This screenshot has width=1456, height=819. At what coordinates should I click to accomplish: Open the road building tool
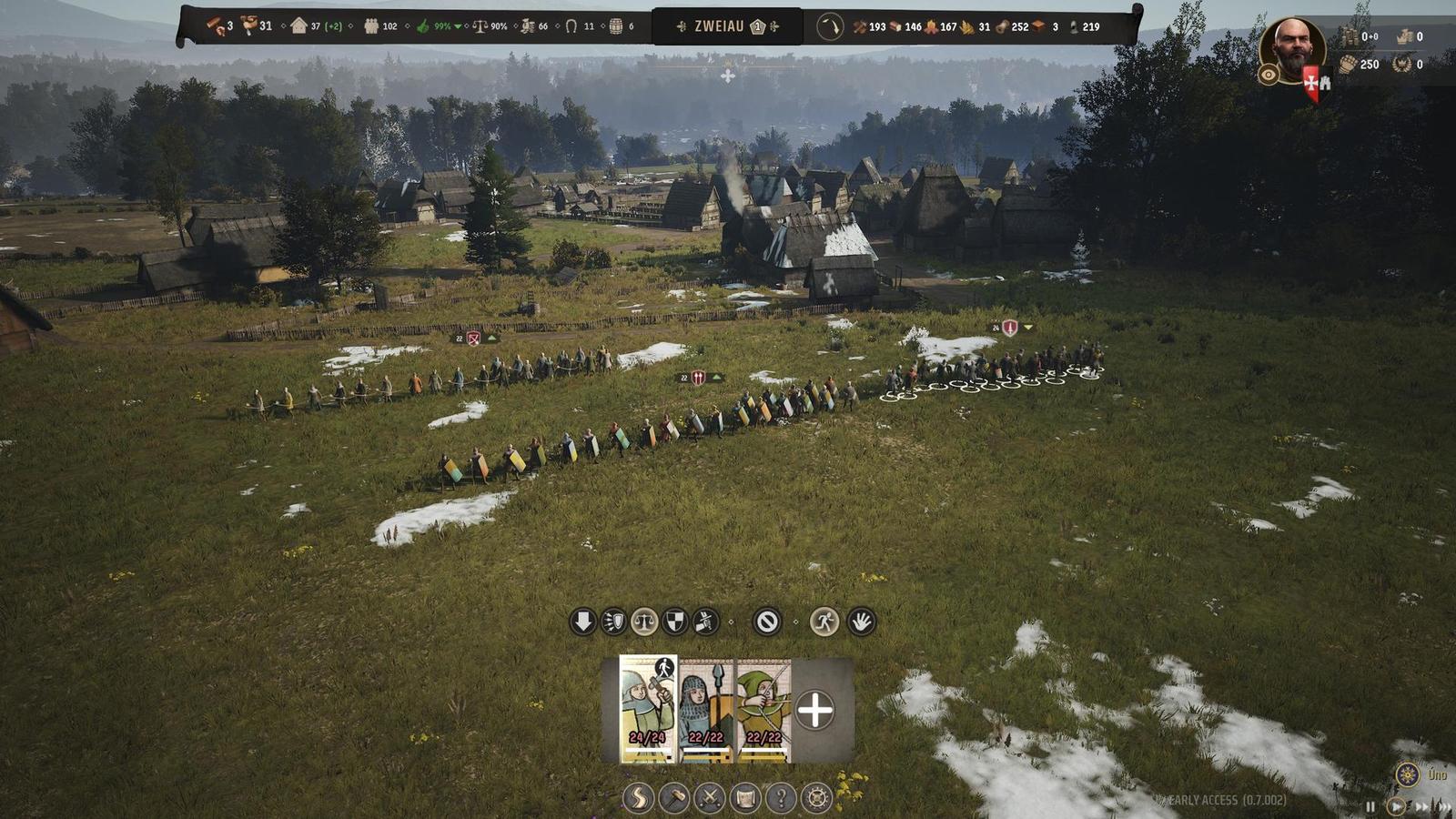(638, 798)
